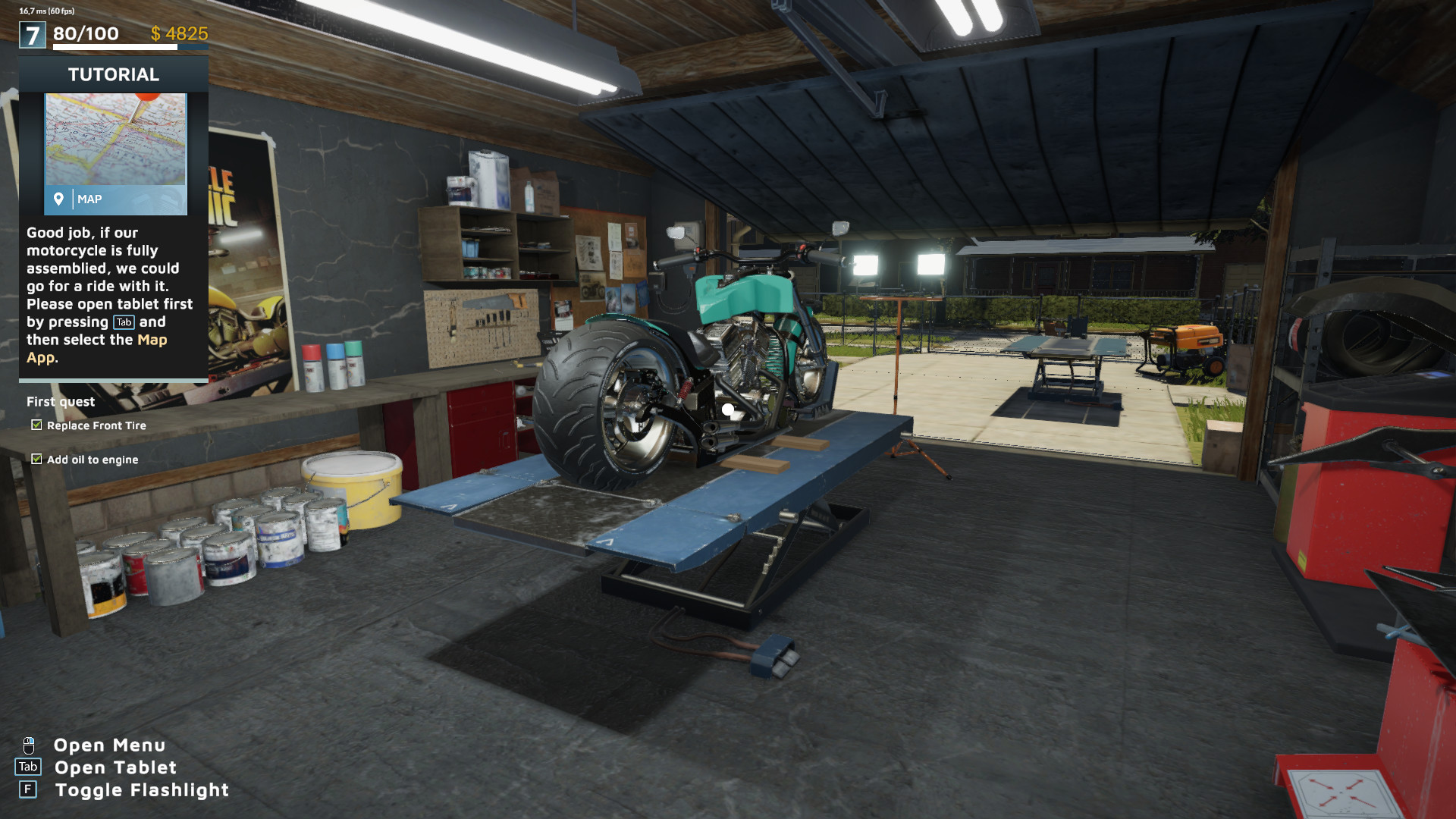Collapse the TUTORIAL panel header
Viewport: 1456px width, 819px height.
(113, 74)
